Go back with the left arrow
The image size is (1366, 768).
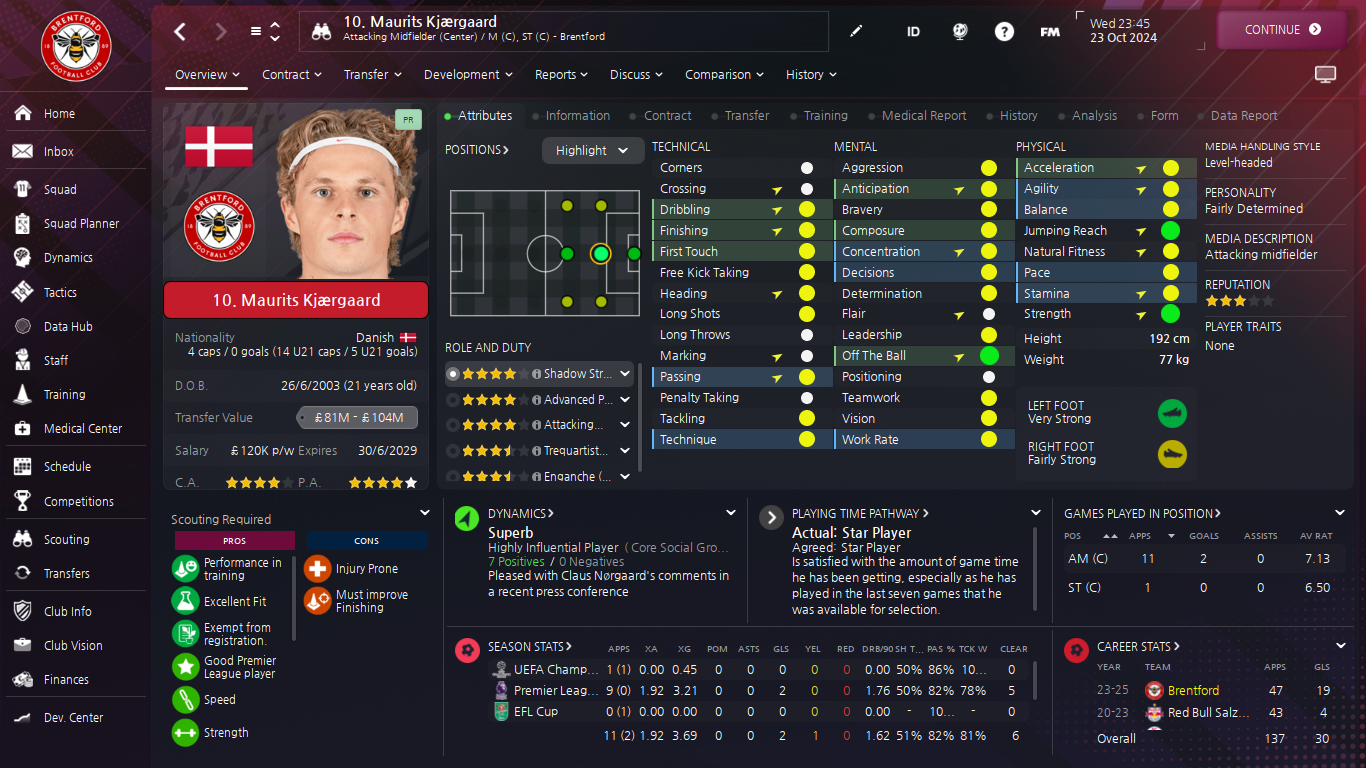pos(180,31)
